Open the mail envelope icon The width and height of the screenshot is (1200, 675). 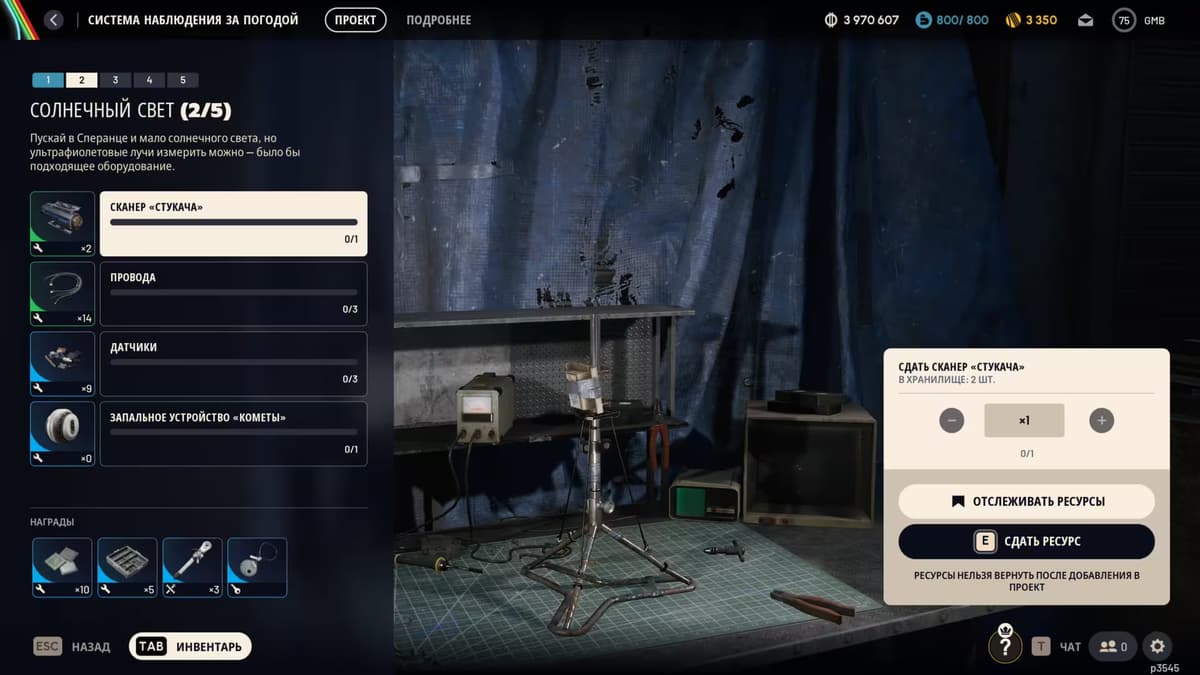[x=1085, y=20]
